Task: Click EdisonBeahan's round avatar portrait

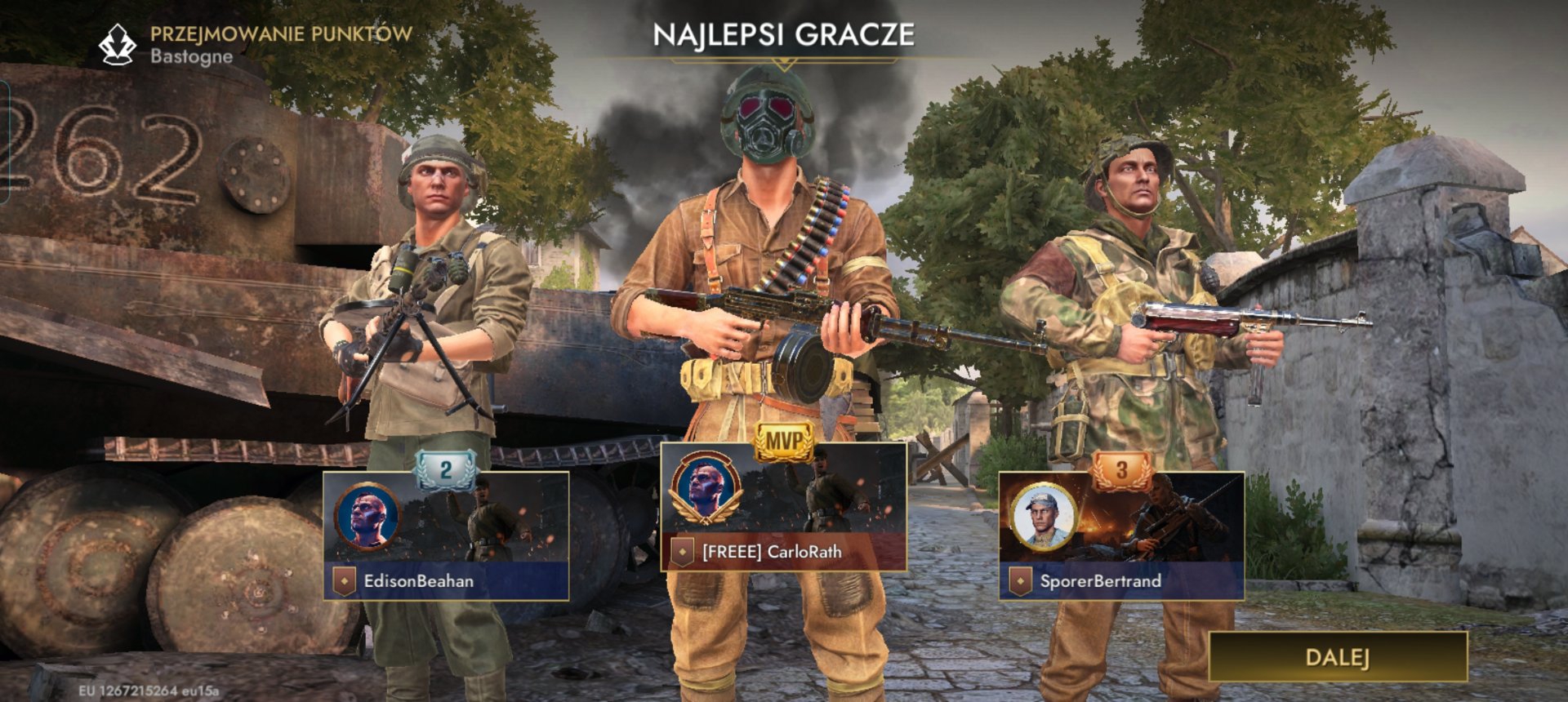Action: [x=367, y=517]
